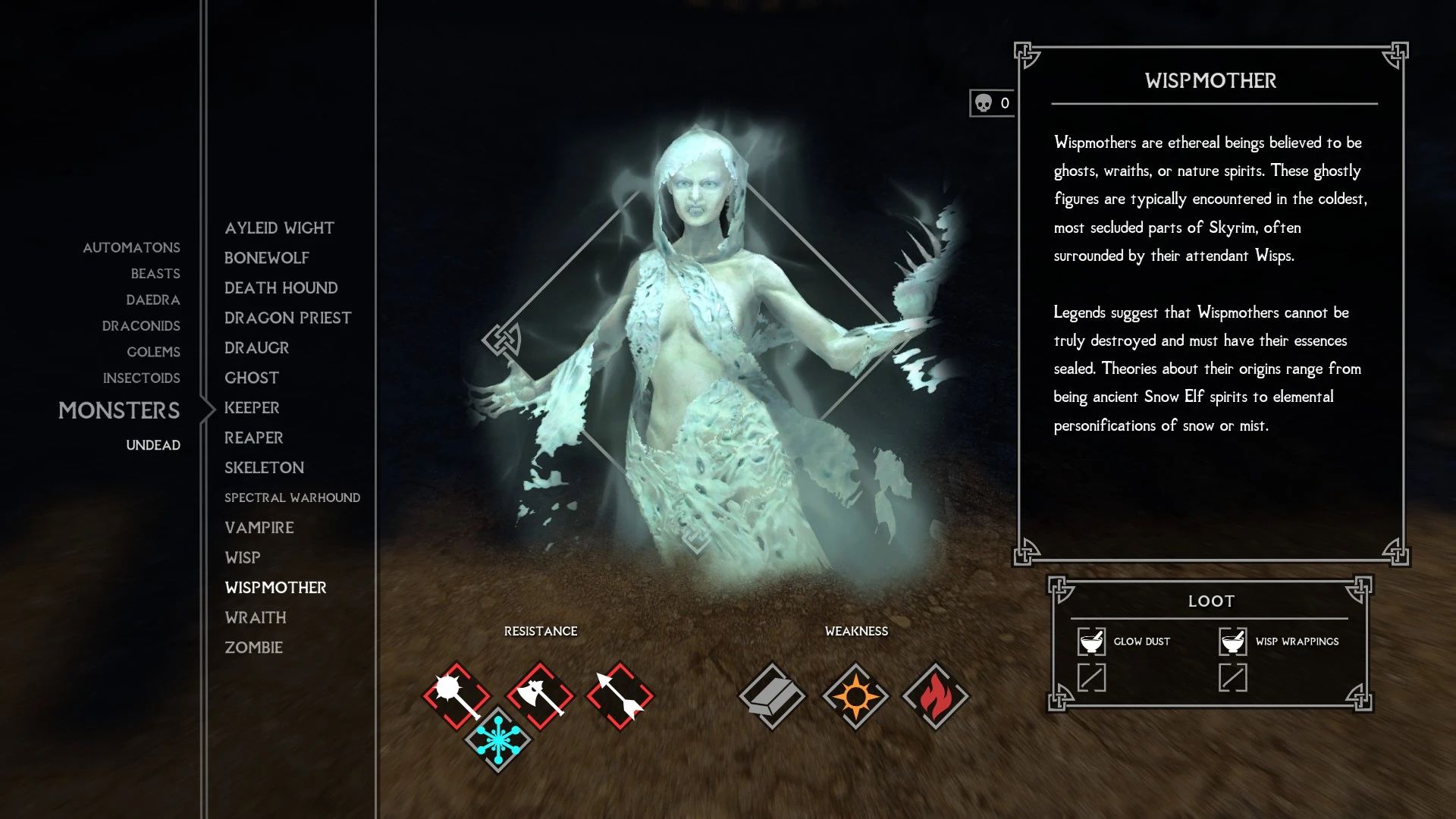View the Draugr bestiary entry
Viewport: 1456px width, 819px height.
256,347
